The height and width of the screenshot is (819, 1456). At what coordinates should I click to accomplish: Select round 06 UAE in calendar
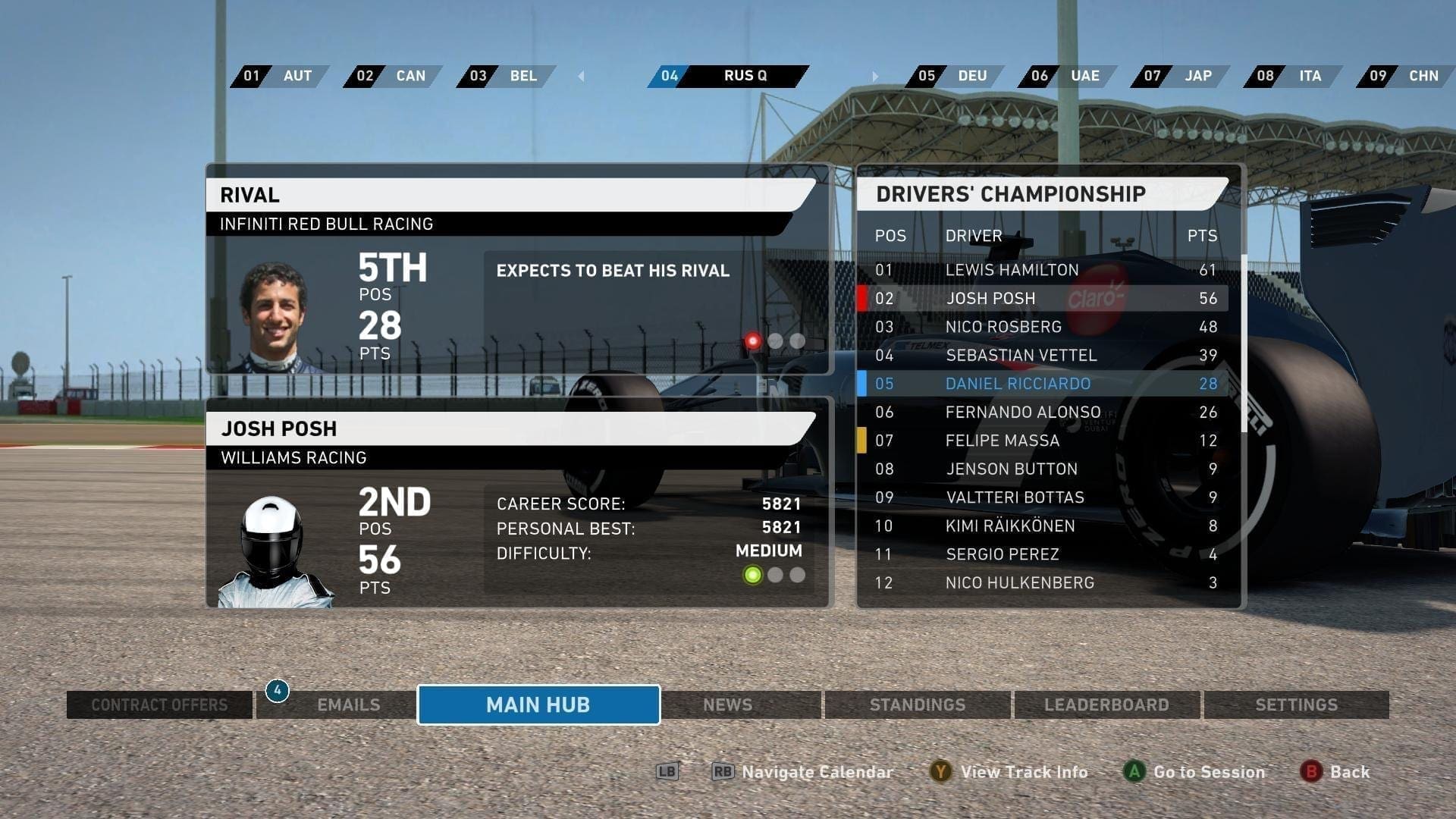pos(1067,76)
